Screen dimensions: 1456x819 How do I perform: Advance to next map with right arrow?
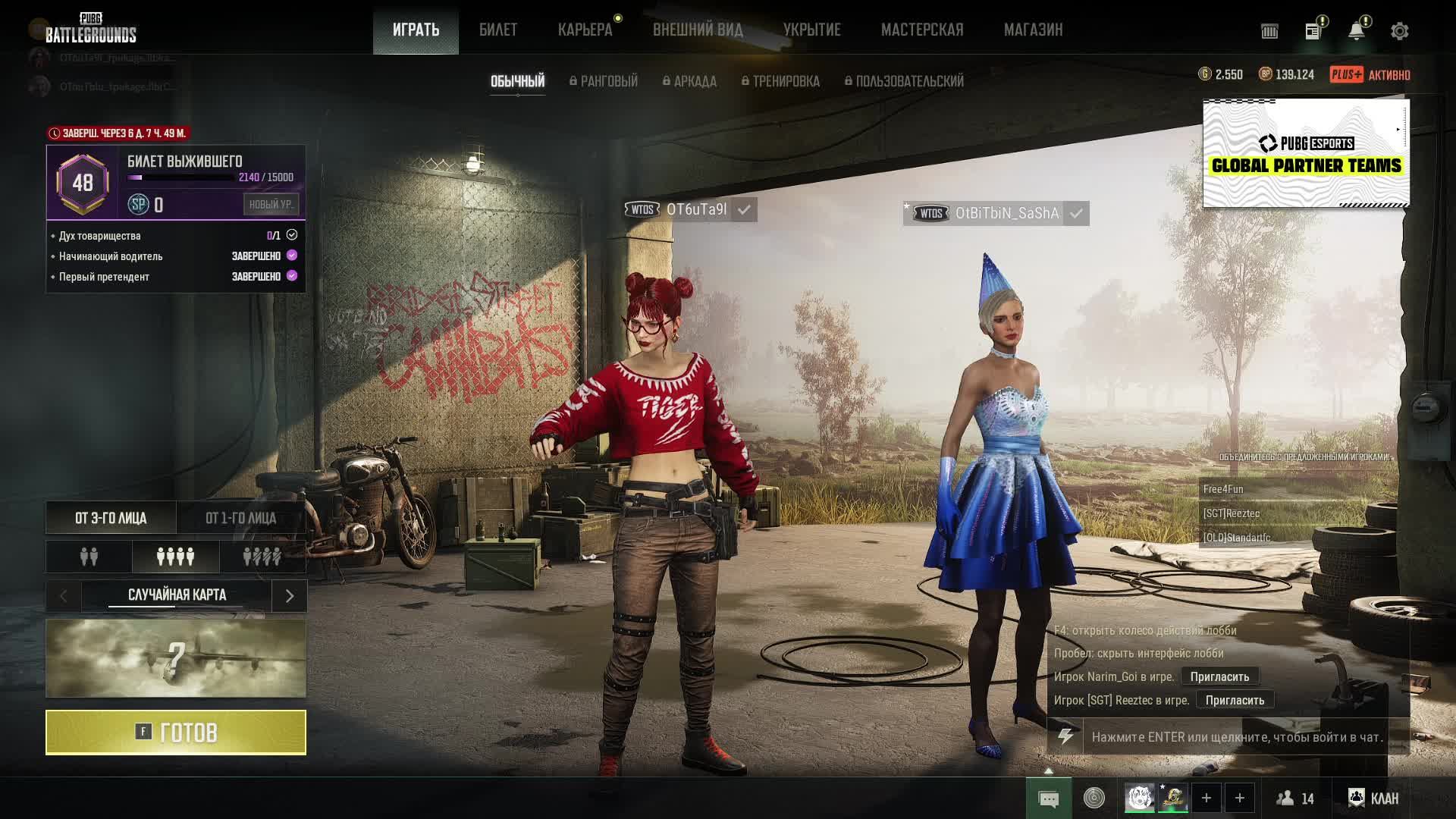click(x=289, y=596)
